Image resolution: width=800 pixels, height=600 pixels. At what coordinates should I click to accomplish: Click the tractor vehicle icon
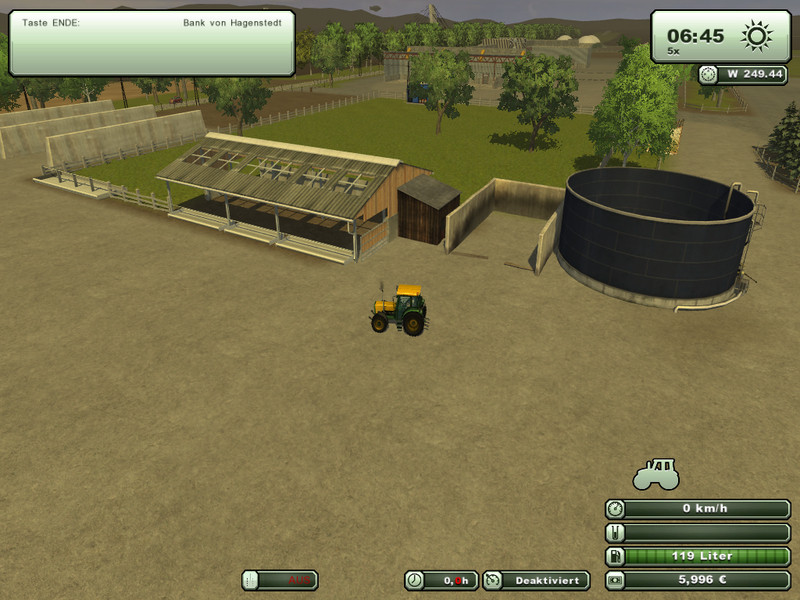click(x=656, y=474)
